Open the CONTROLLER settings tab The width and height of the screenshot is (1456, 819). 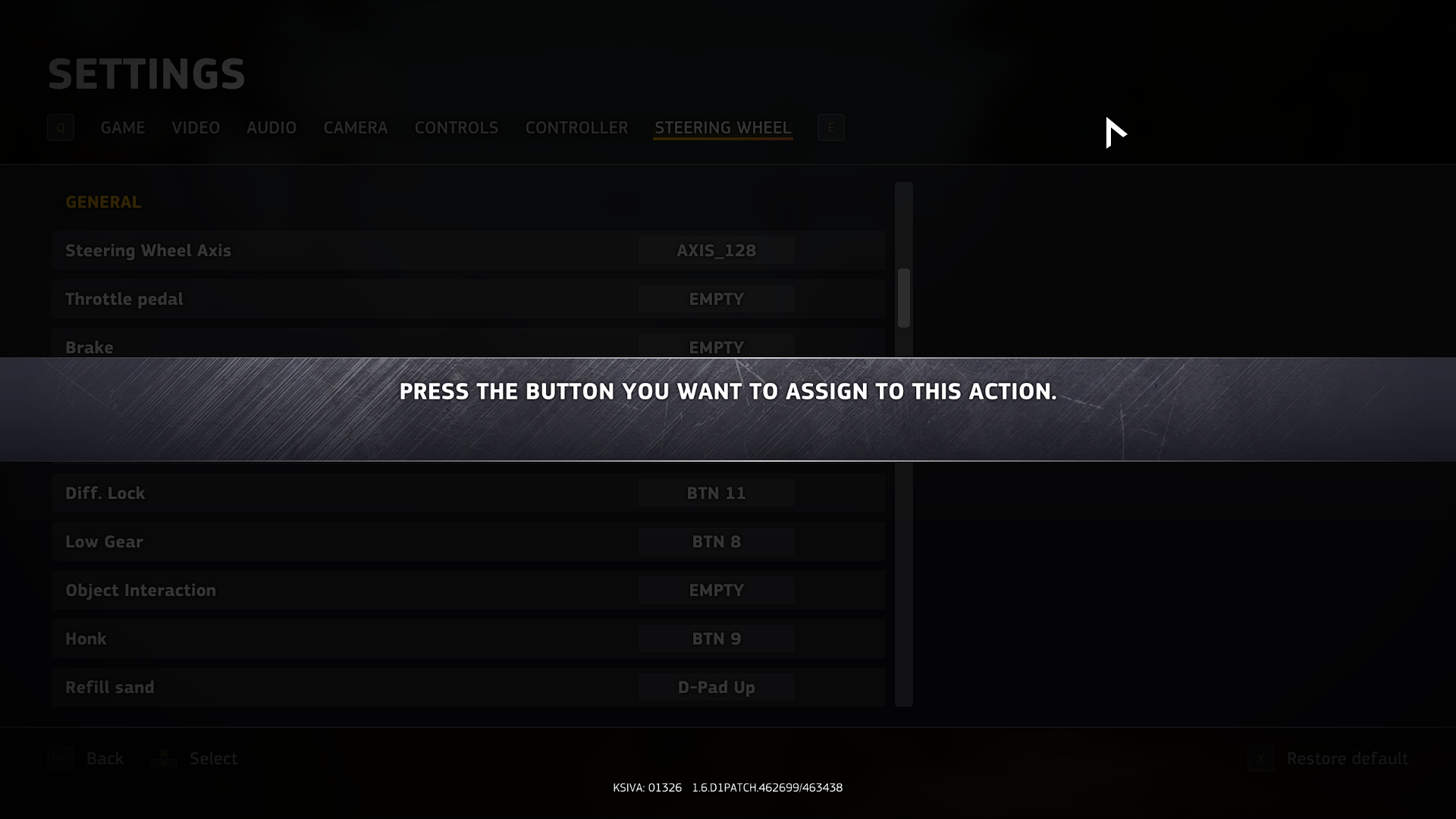576,127
